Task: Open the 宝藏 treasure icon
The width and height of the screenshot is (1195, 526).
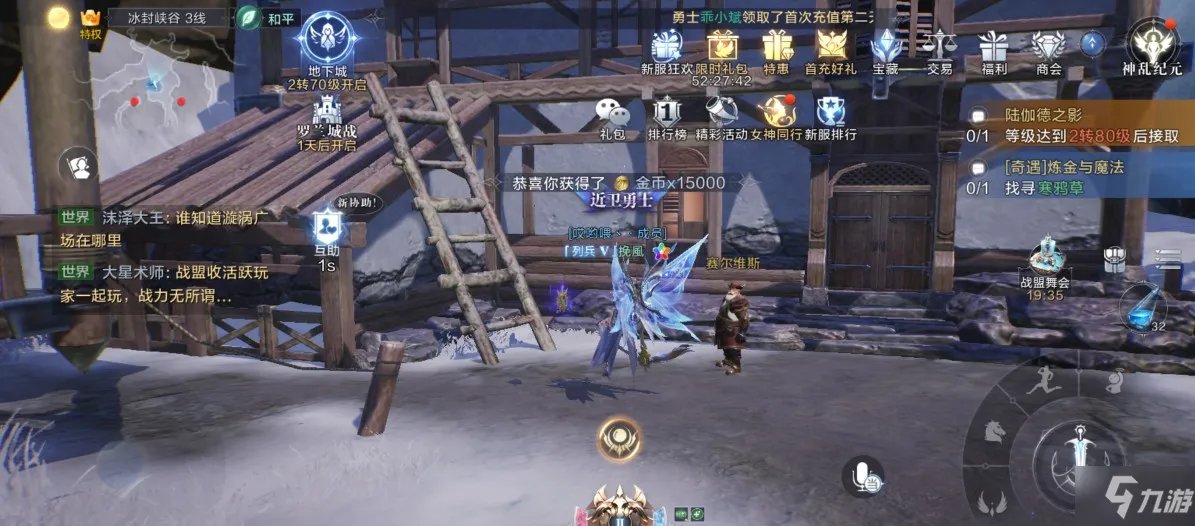Action: (x=885, y=47)
